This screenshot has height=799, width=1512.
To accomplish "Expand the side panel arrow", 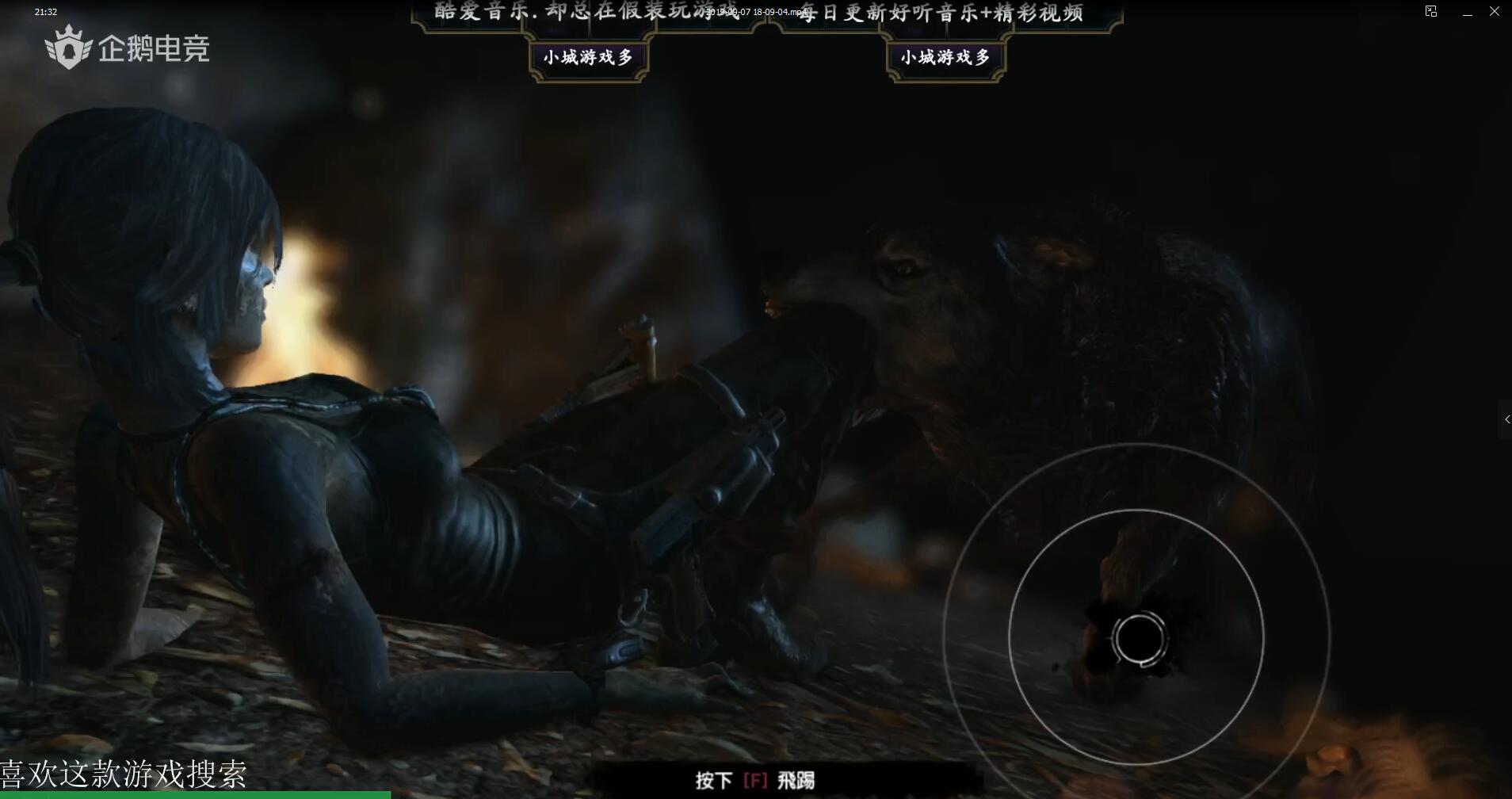I will click(1506, 419).
